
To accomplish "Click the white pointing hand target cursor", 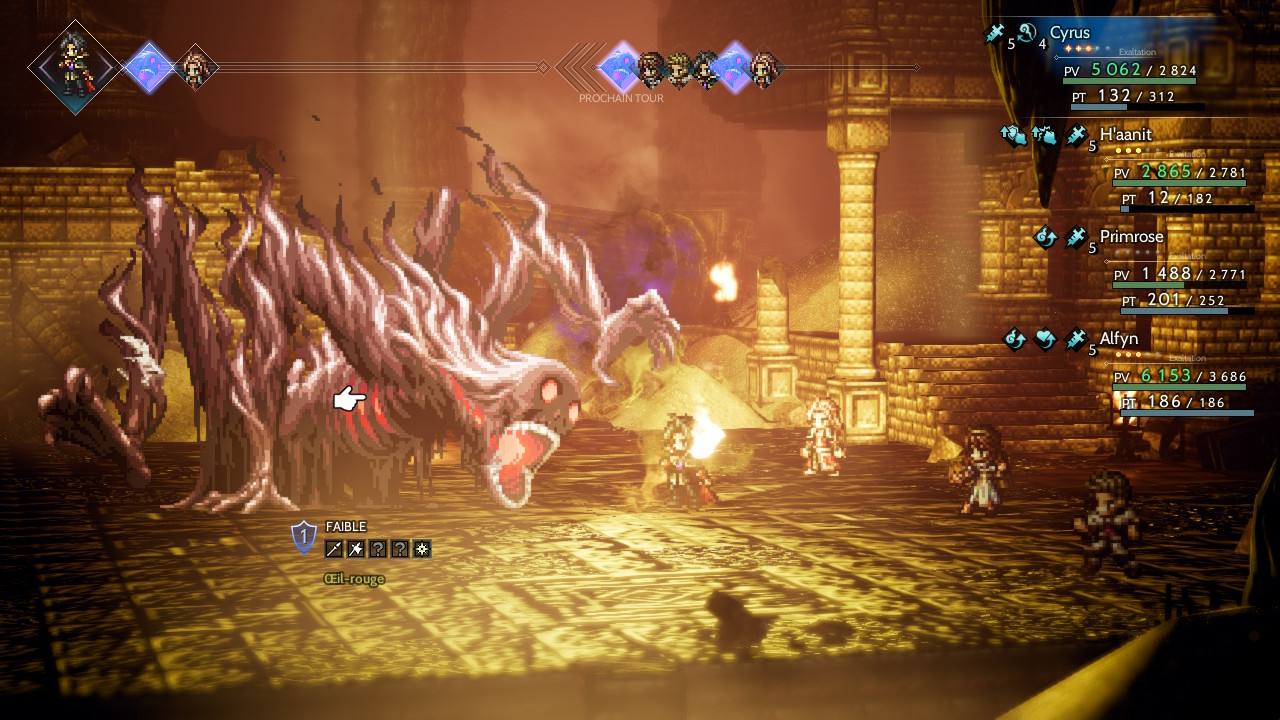I will (349, 400).
